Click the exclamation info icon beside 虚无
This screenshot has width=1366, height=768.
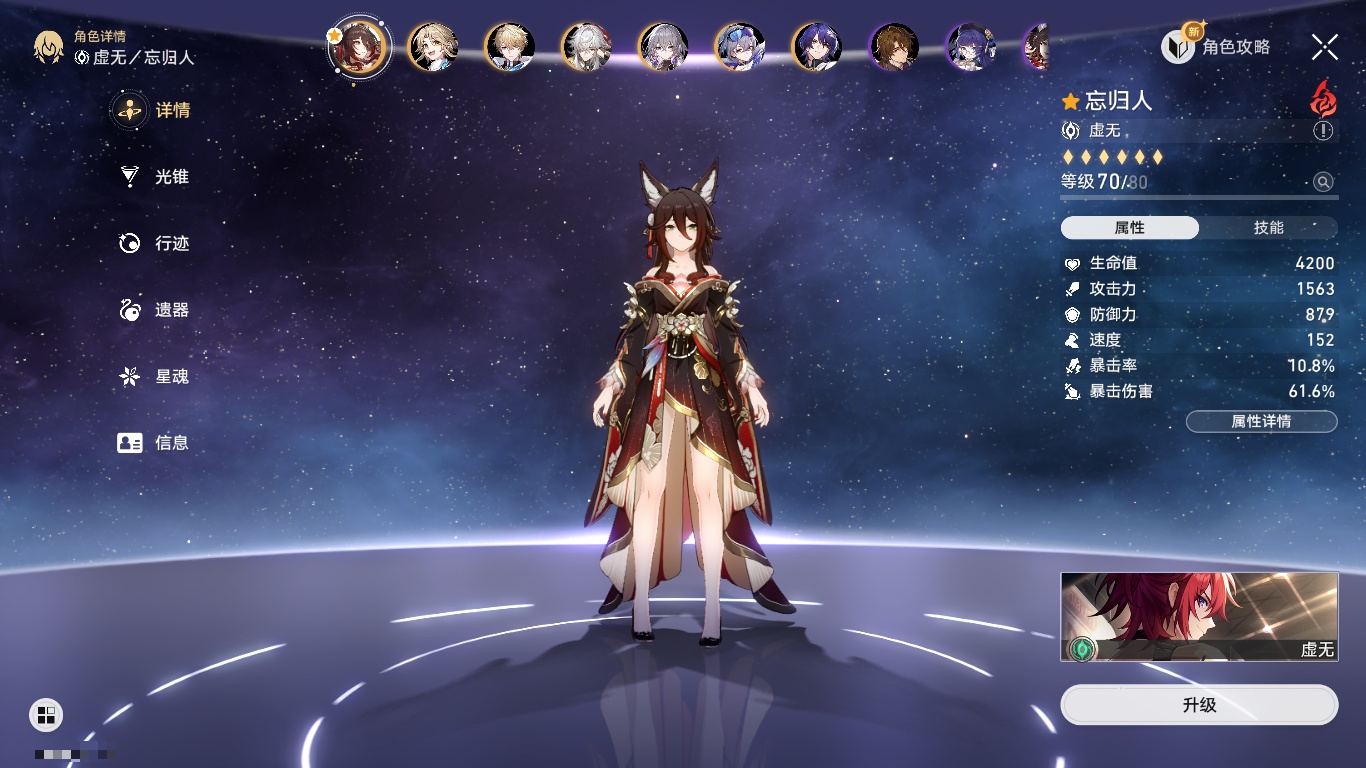[1323, 131]
